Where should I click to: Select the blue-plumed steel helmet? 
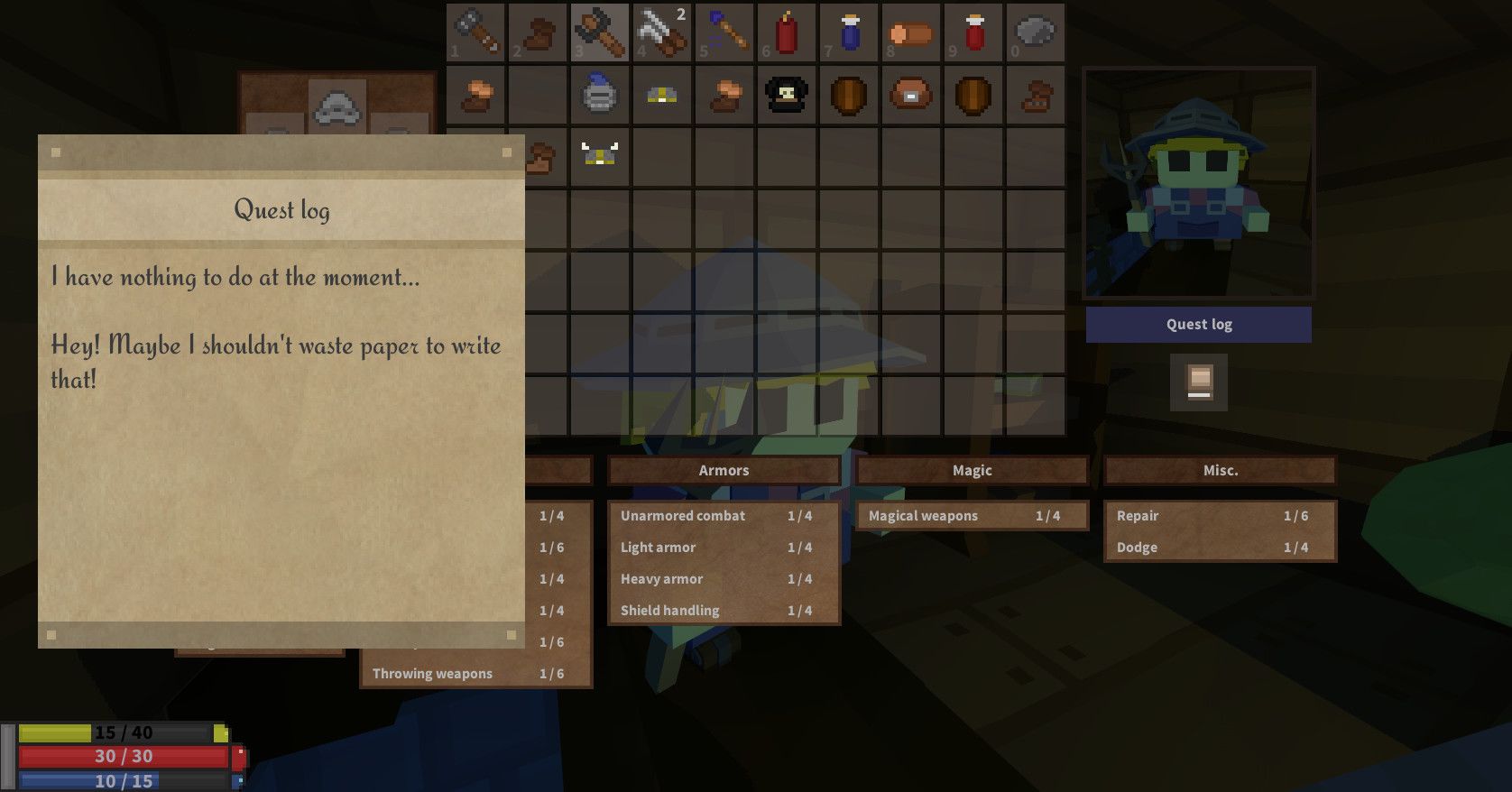point(600,94)
